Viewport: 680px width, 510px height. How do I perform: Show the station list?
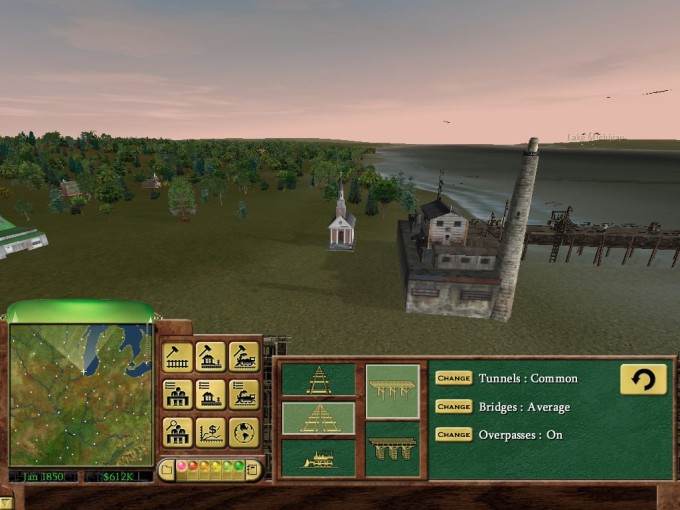click(x=210, y=394)
